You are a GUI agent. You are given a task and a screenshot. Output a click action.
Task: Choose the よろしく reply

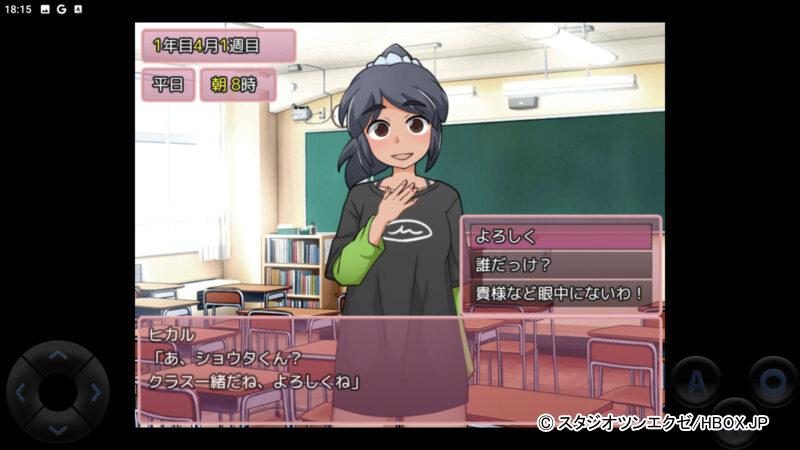click(x=560, y=237)
